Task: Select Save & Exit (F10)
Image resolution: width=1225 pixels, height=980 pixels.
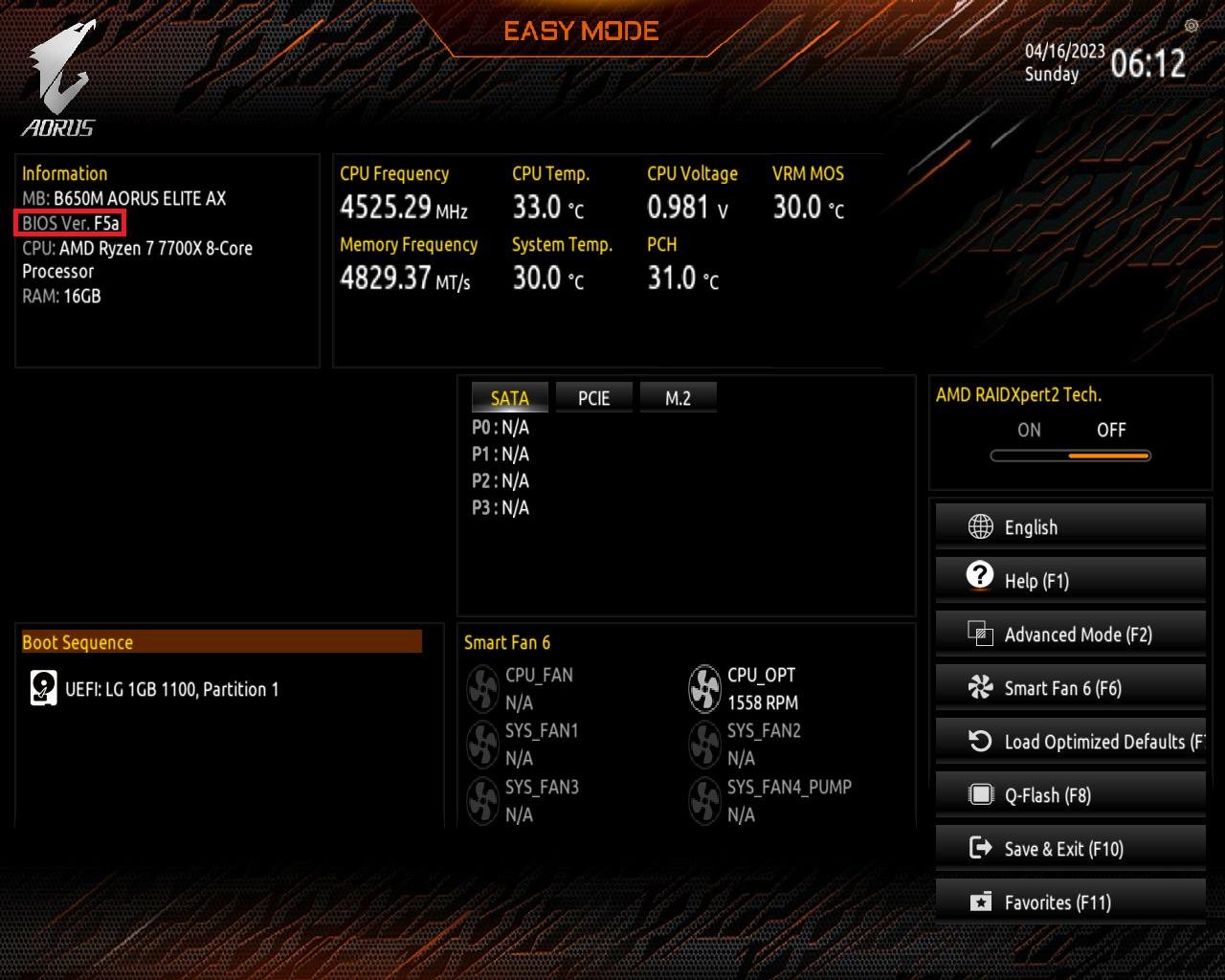Action: coord(1070,848)
